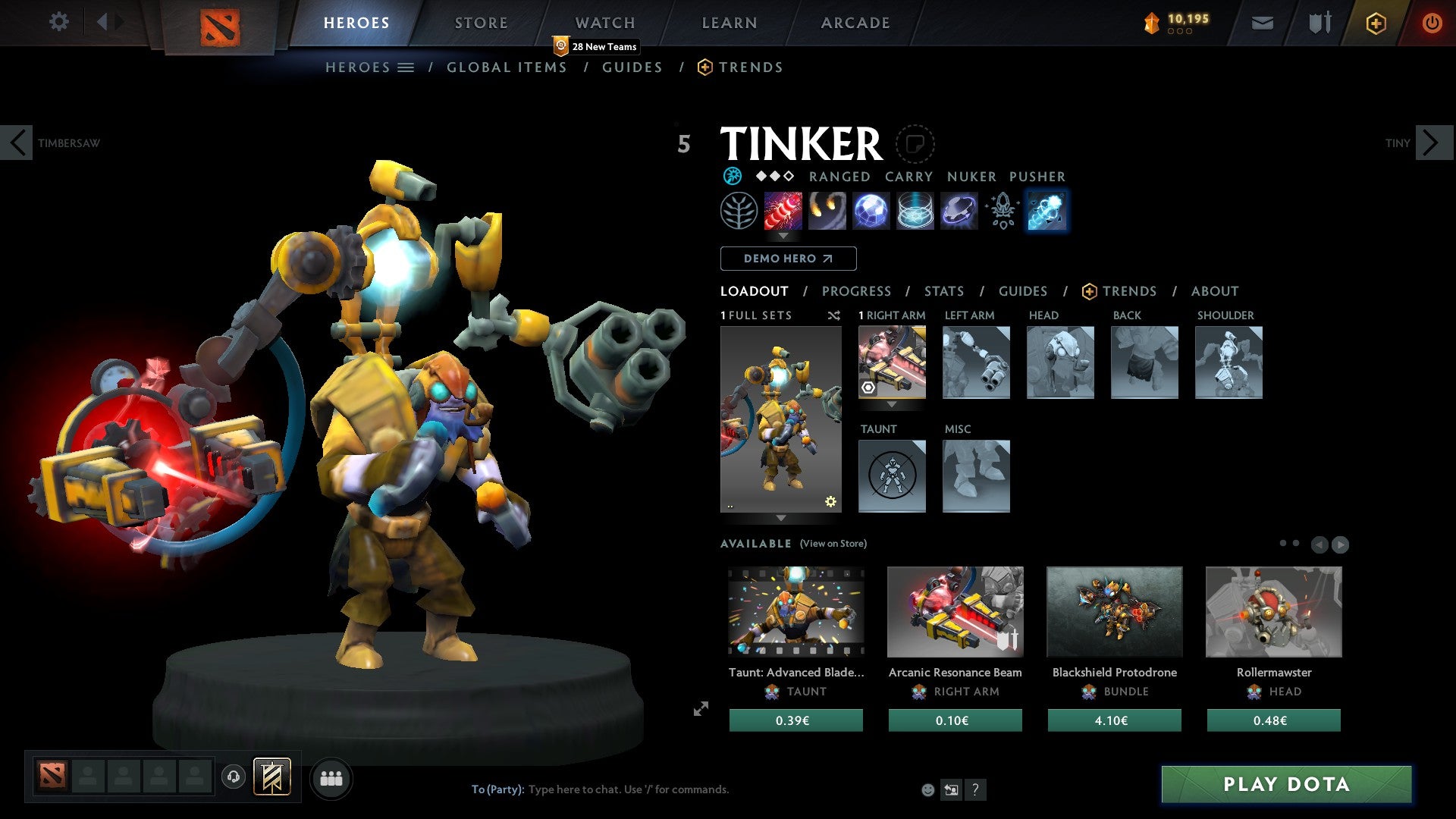The width and height of the screenshot is (1456, 819).
Task: Switch to the STATS tab
Action: pos(943,291)
